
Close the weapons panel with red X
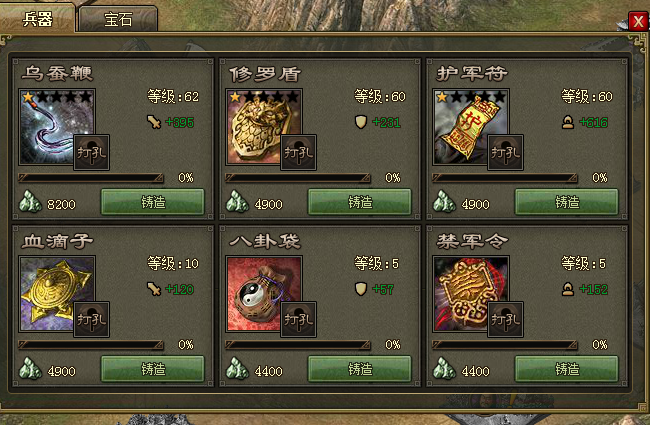point(637,20)
